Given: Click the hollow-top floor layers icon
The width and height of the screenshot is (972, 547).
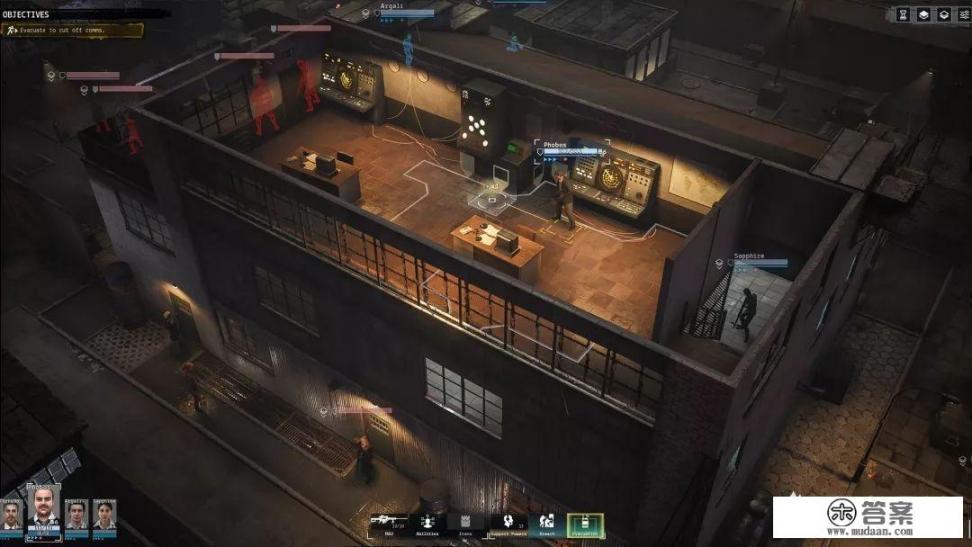Looking at the screenshot, I should [x=943, y=15].
